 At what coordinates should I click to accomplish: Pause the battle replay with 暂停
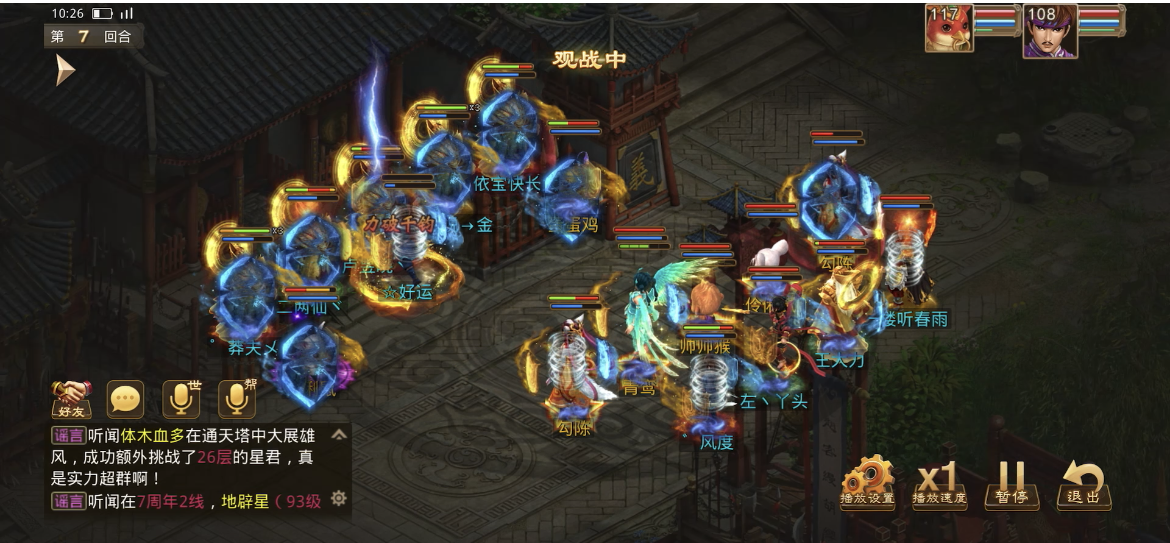pyautogui.click(x=1011, y=482)
